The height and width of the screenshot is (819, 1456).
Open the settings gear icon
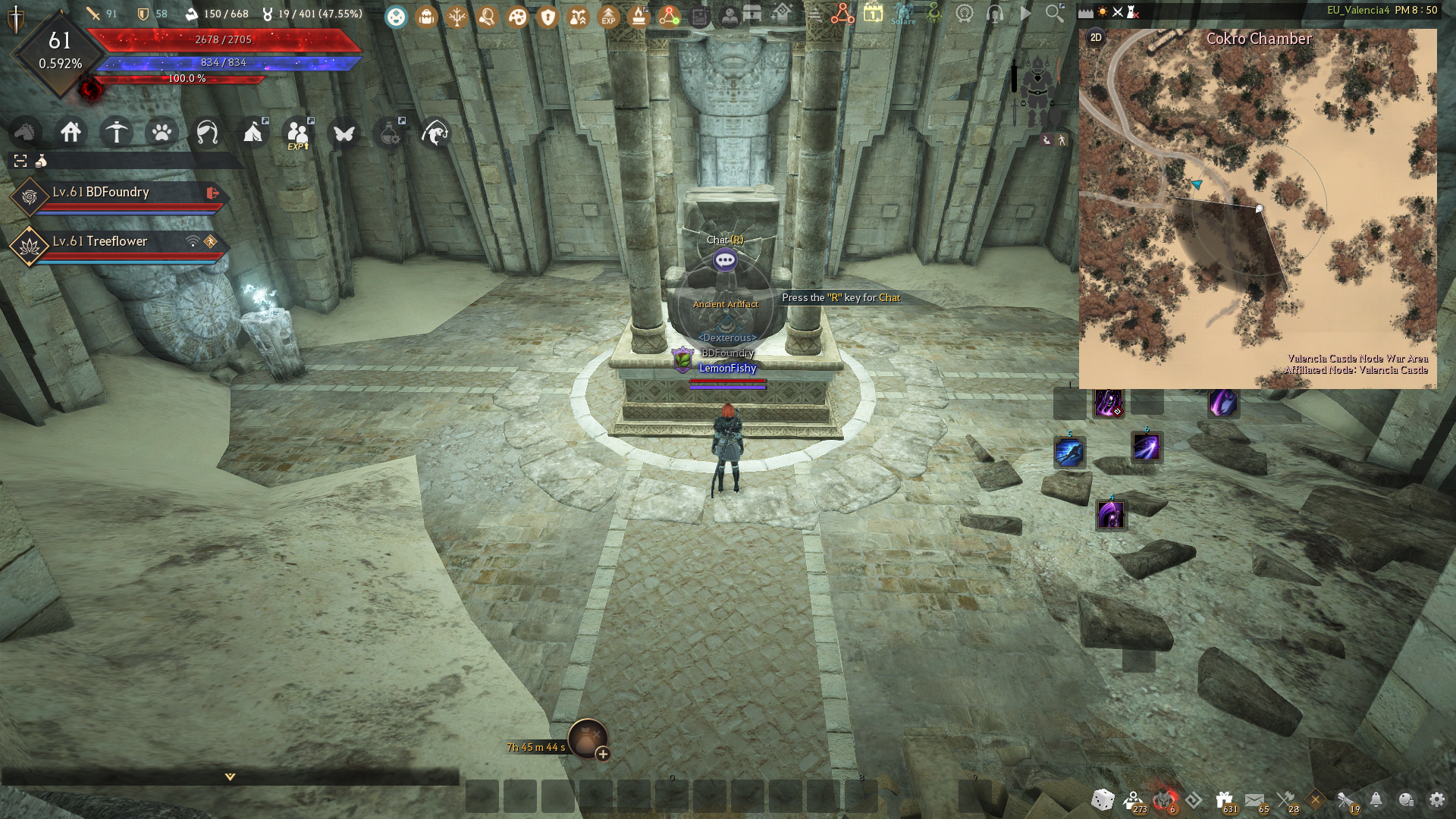[1437, 799]
